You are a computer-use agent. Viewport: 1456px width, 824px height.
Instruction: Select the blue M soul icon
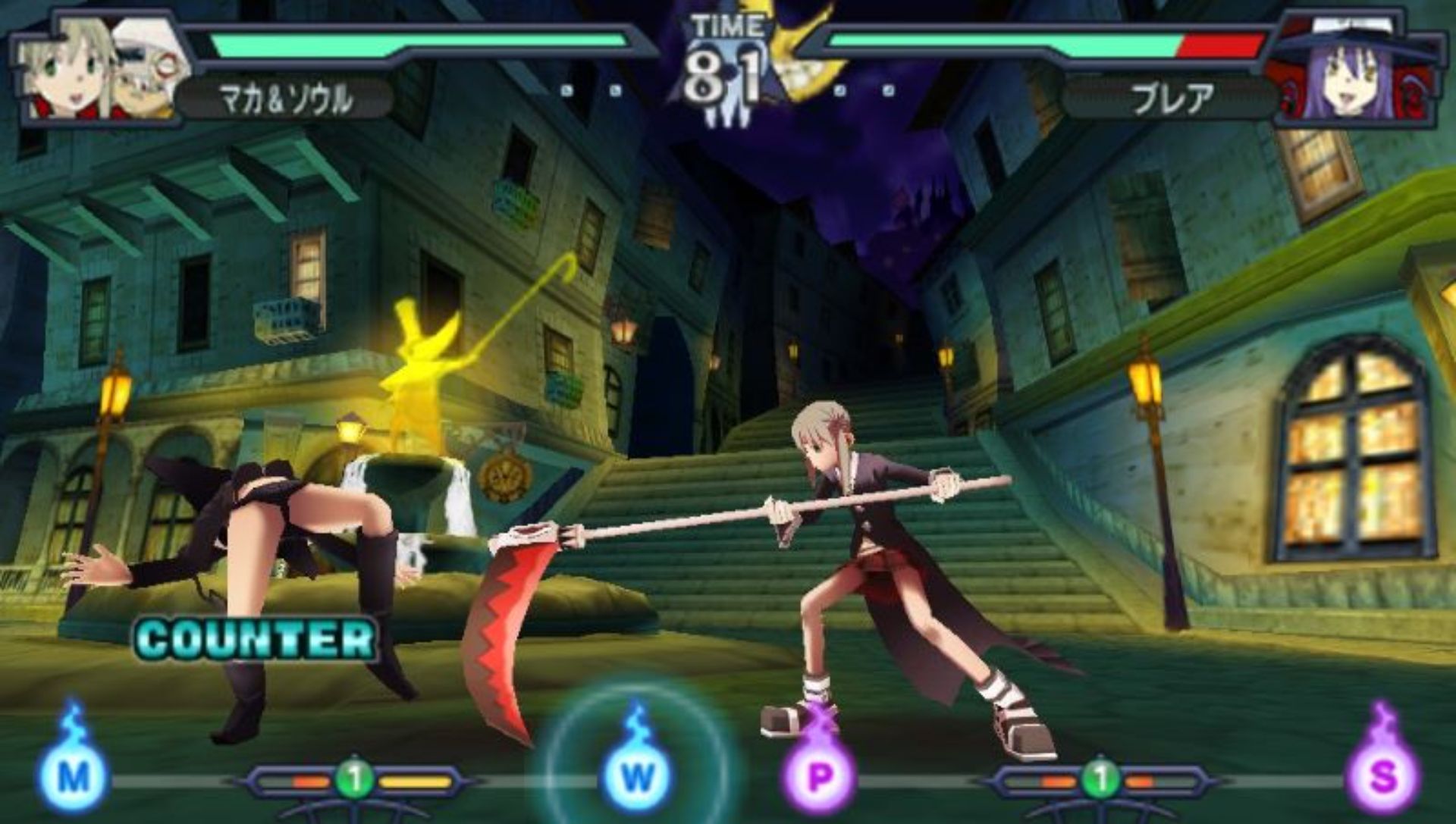click(x=74, y=775)
